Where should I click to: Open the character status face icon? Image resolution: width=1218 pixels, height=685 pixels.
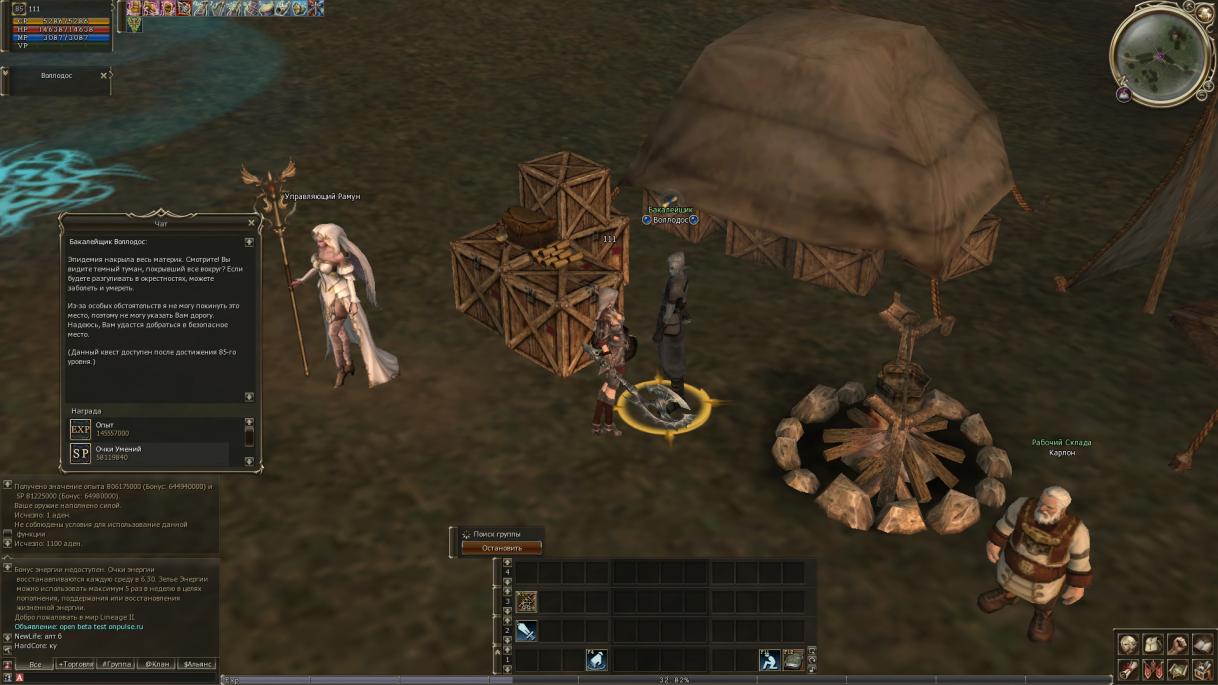[1129, 644]
